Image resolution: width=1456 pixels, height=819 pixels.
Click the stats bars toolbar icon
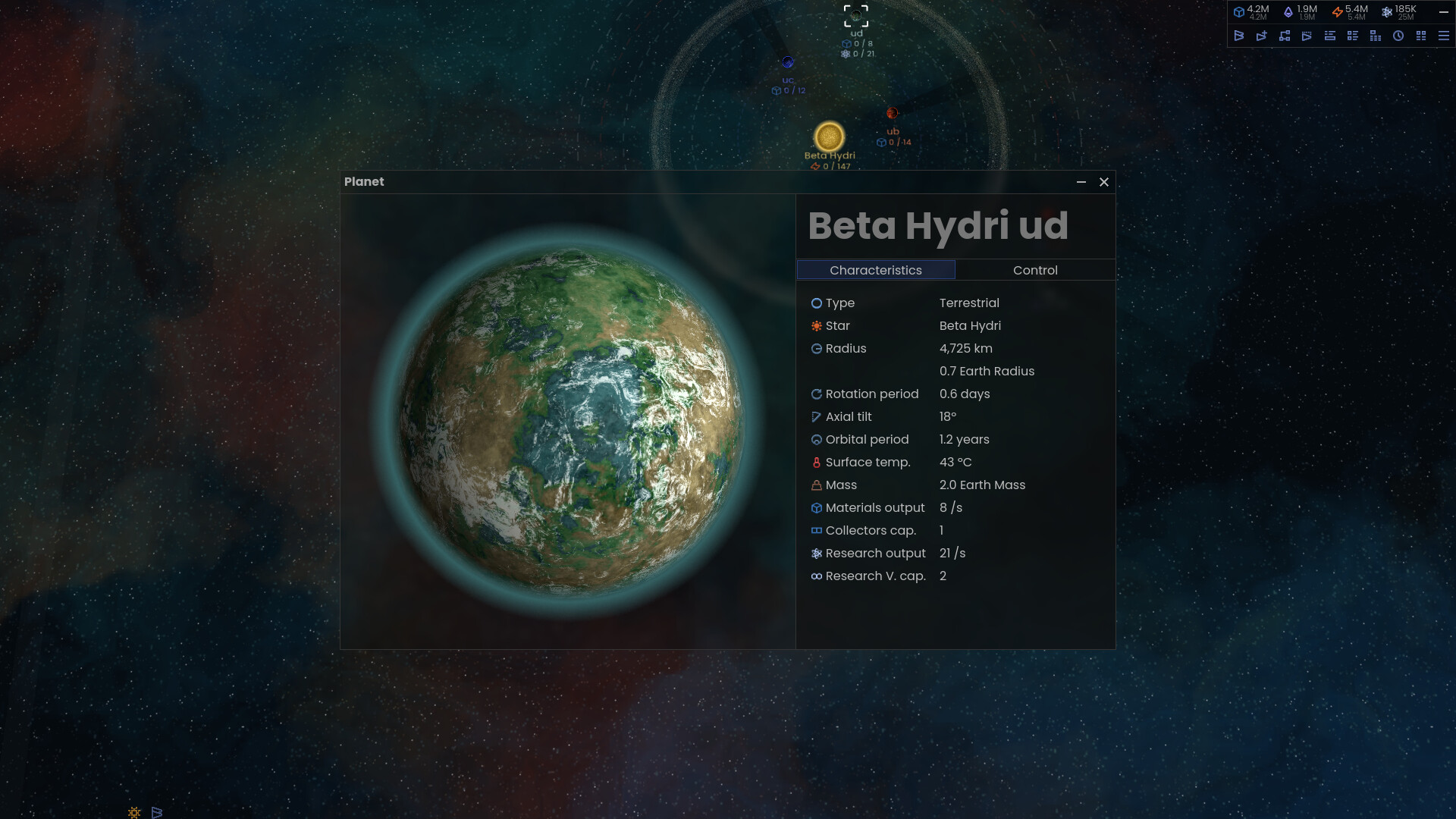pos(1374,36)
